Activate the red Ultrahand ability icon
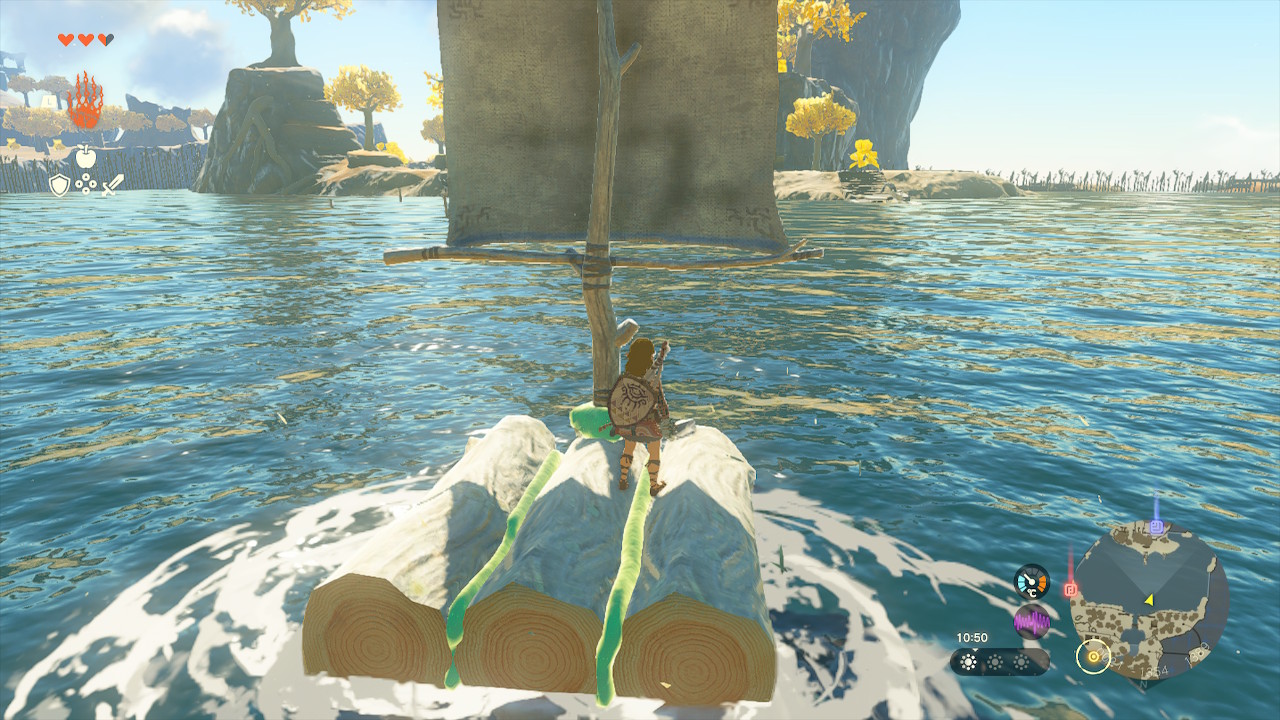The height and width of the screenshot is (720, 1280). coord(85,102)
